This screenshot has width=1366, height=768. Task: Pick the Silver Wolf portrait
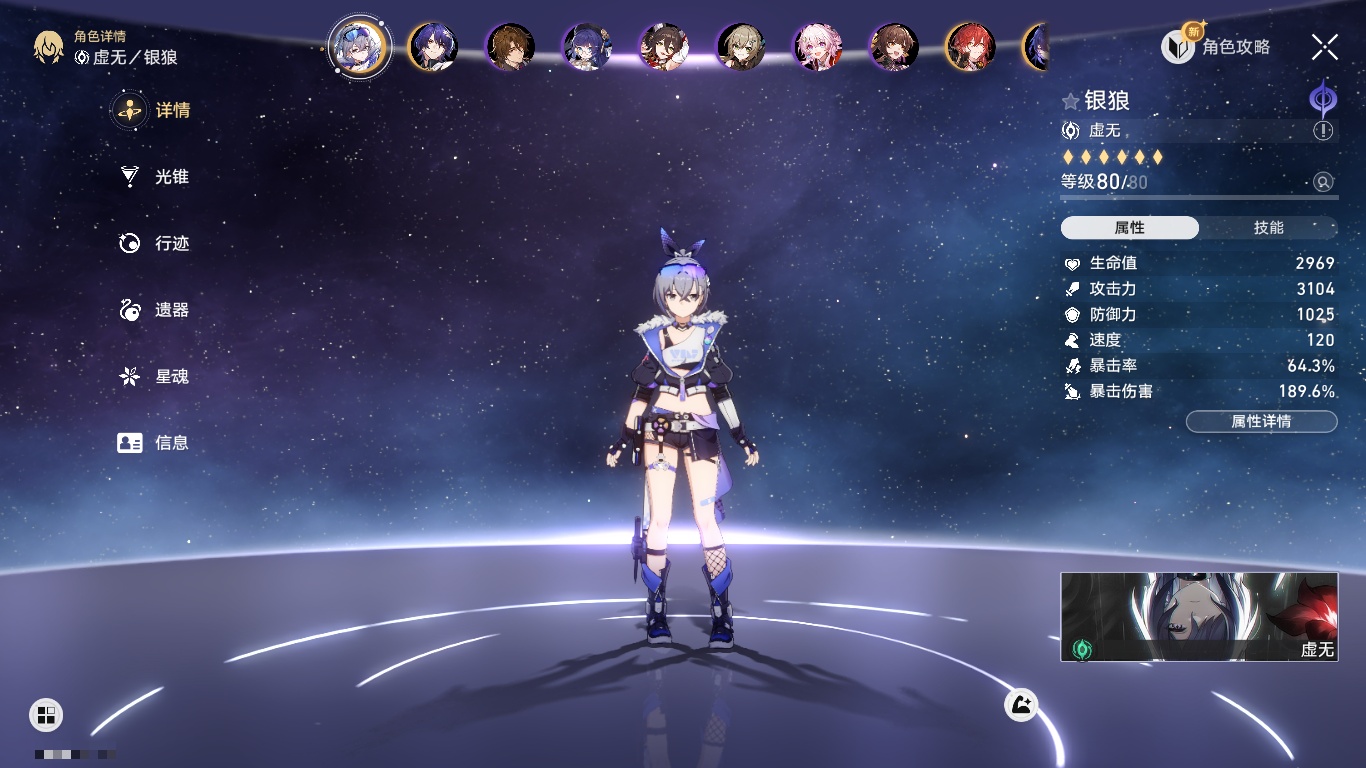(359, 46)
